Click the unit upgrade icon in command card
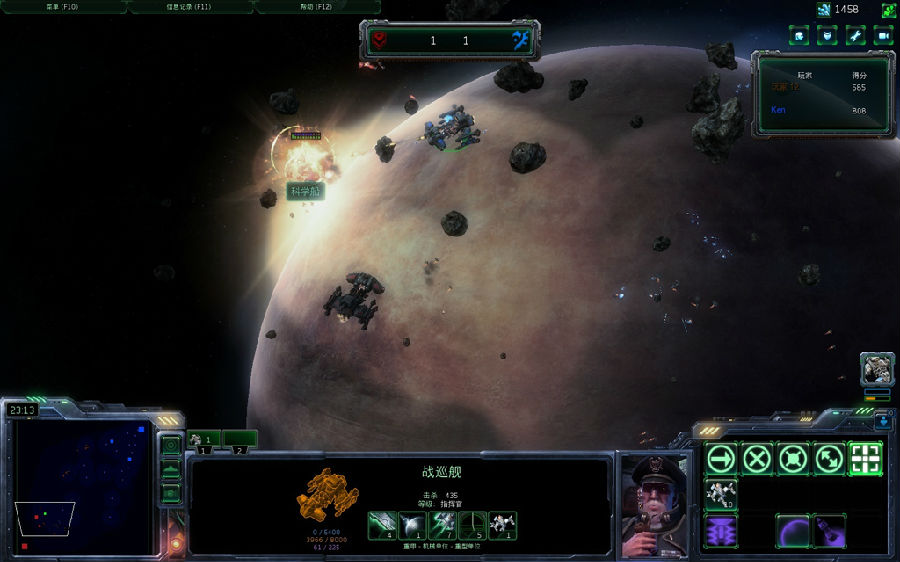Image resolution: width=900 pixels, height=562 pixels. pyautogui.click(x=721, y=494)
